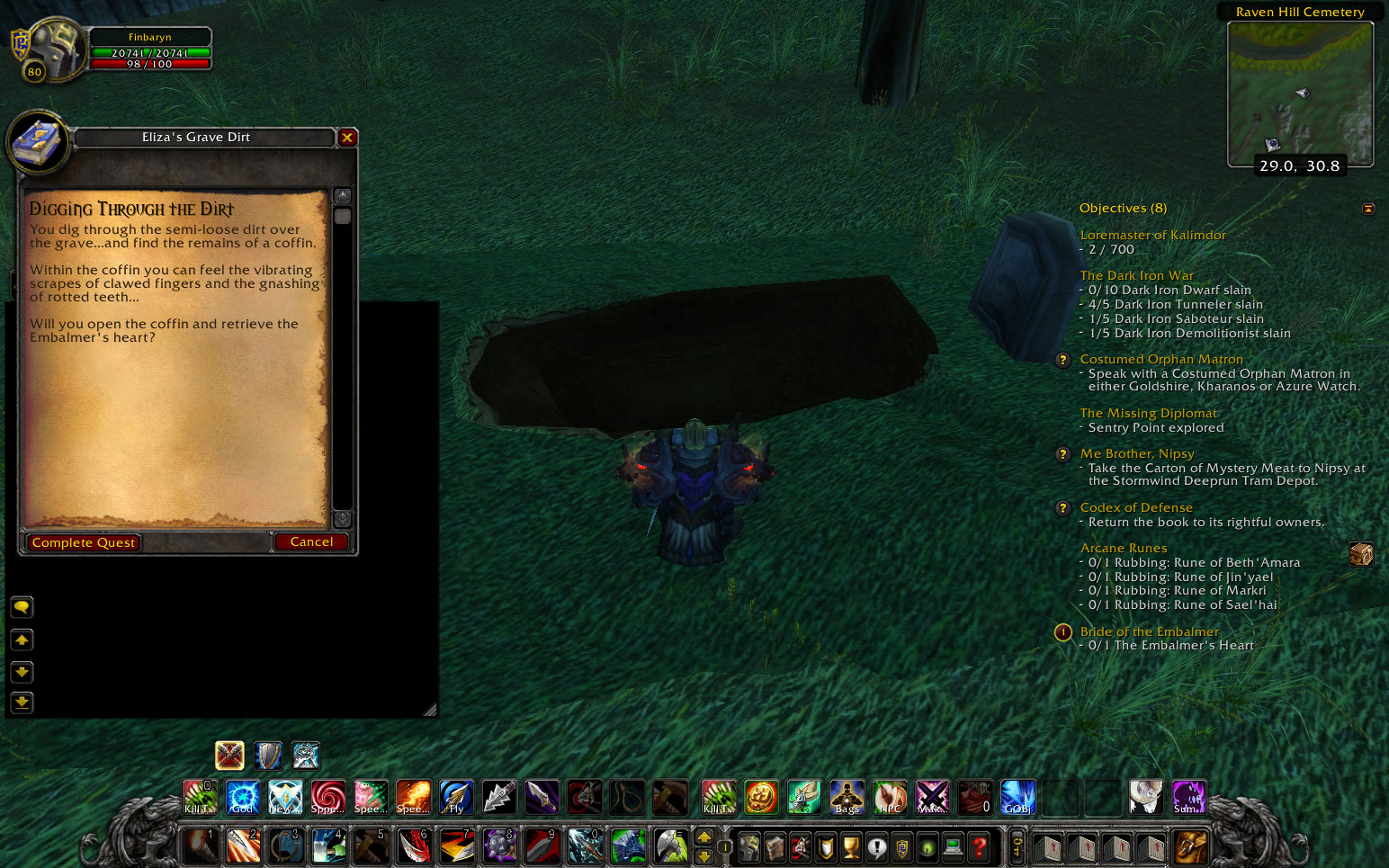This screenshot has width=1389, height=868.
Task: Cancel the Eliza's Grave Dirt dialog
Action: coord(311,541)
